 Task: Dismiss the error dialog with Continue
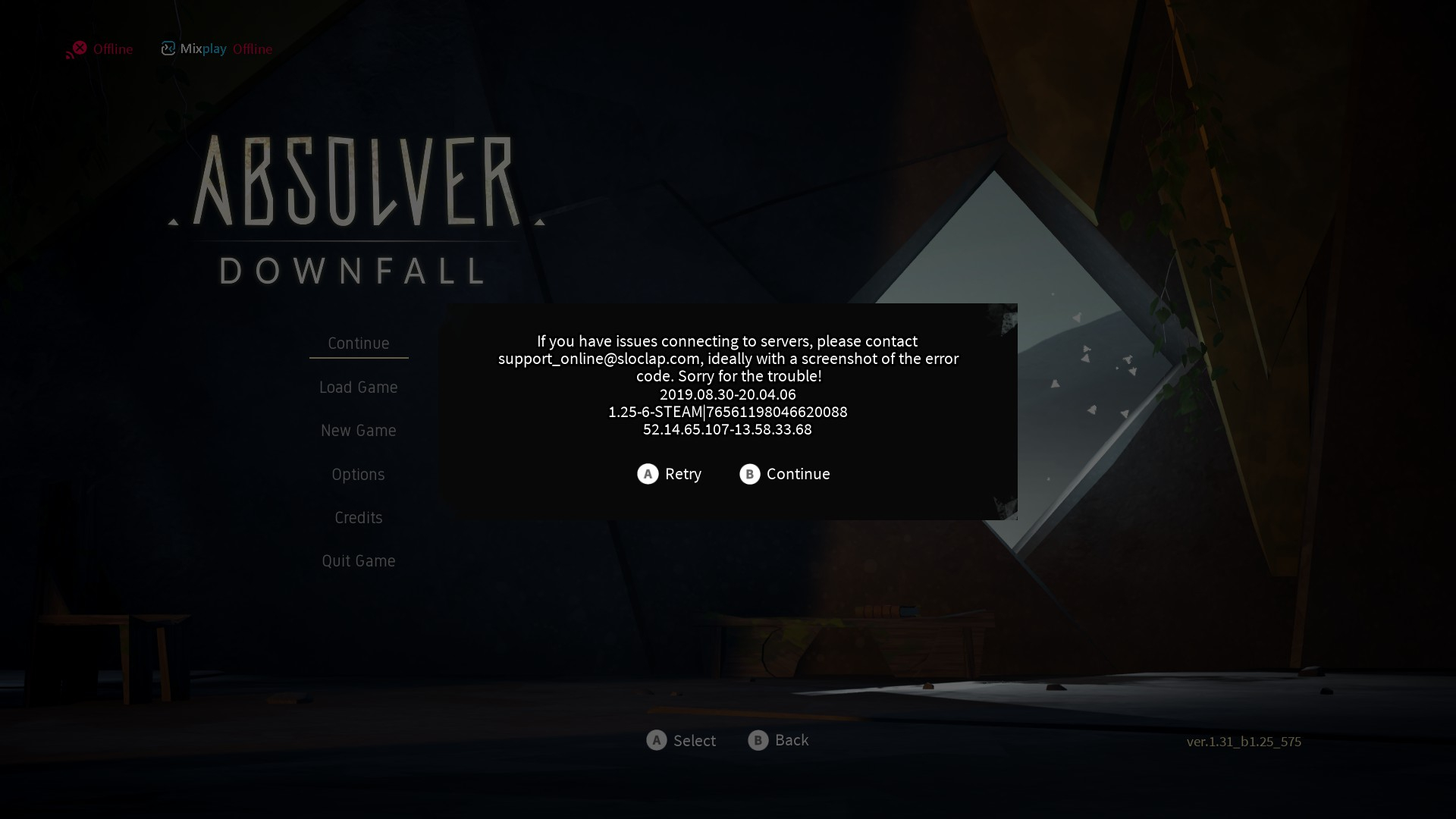click(785, 474)
